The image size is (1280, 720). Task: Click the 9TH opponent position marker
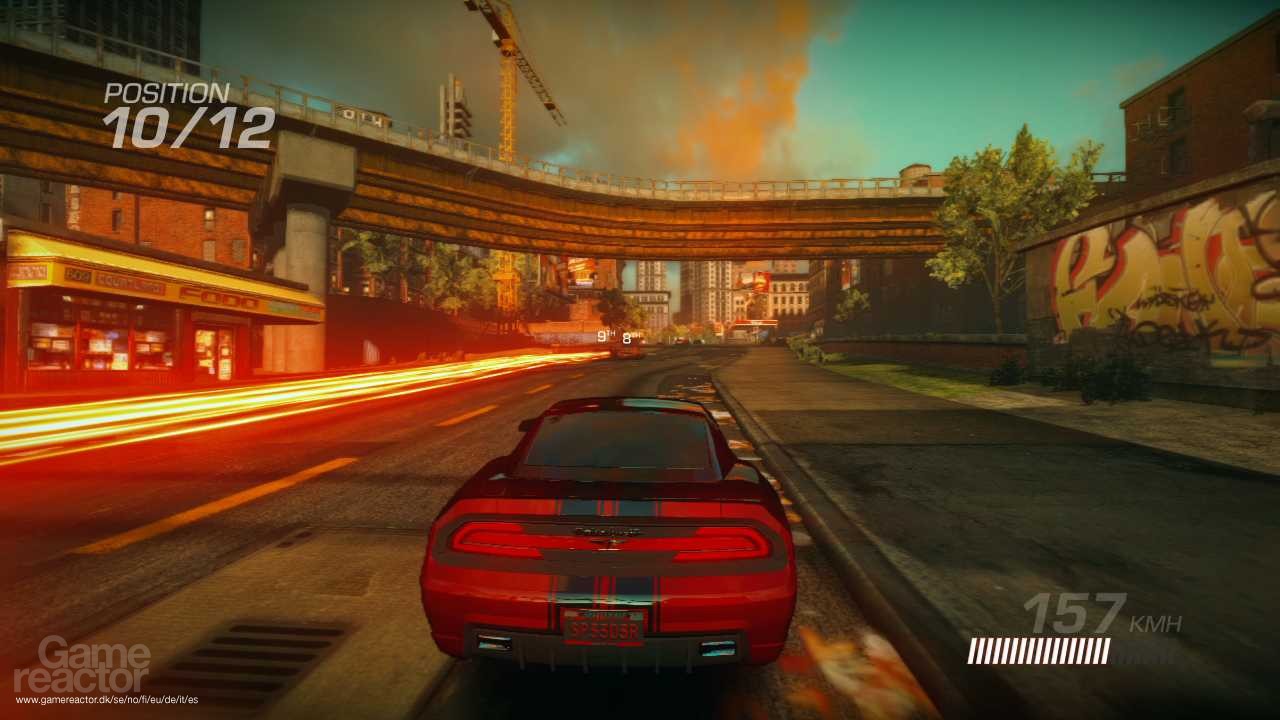606,334
